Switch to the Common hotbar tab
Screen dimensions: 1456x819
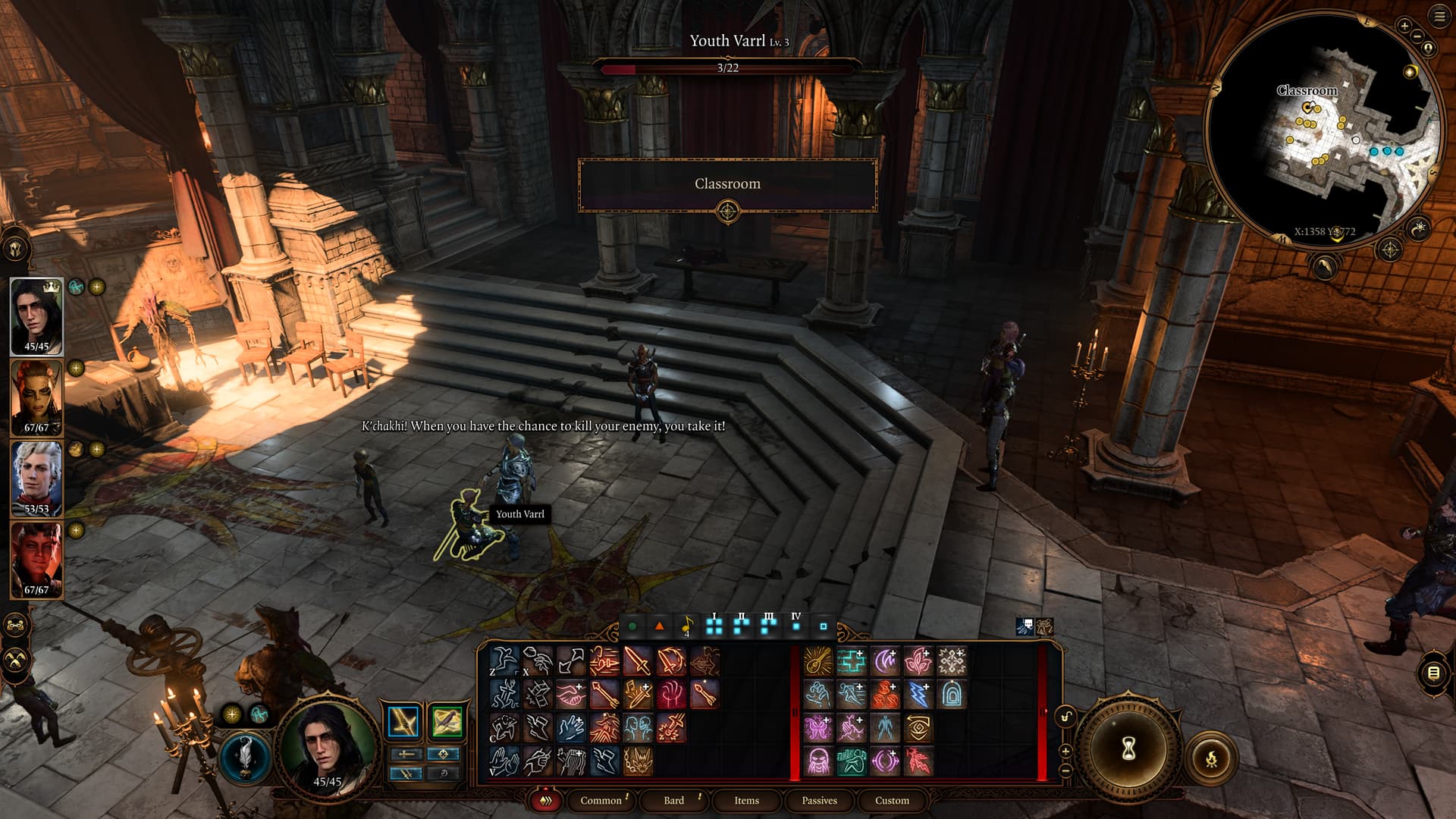click(x=601, y=800)
